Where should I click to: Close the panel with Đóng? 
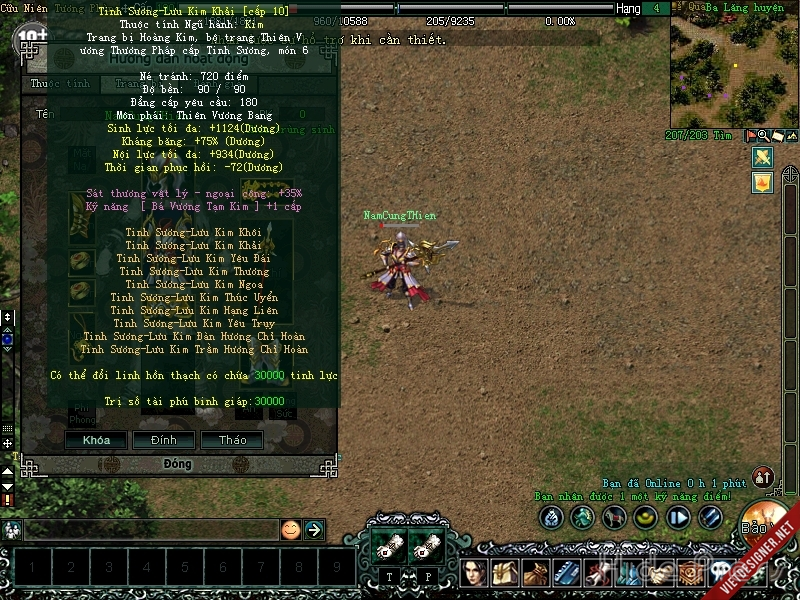pyautogui.click(x=178, y=464)
